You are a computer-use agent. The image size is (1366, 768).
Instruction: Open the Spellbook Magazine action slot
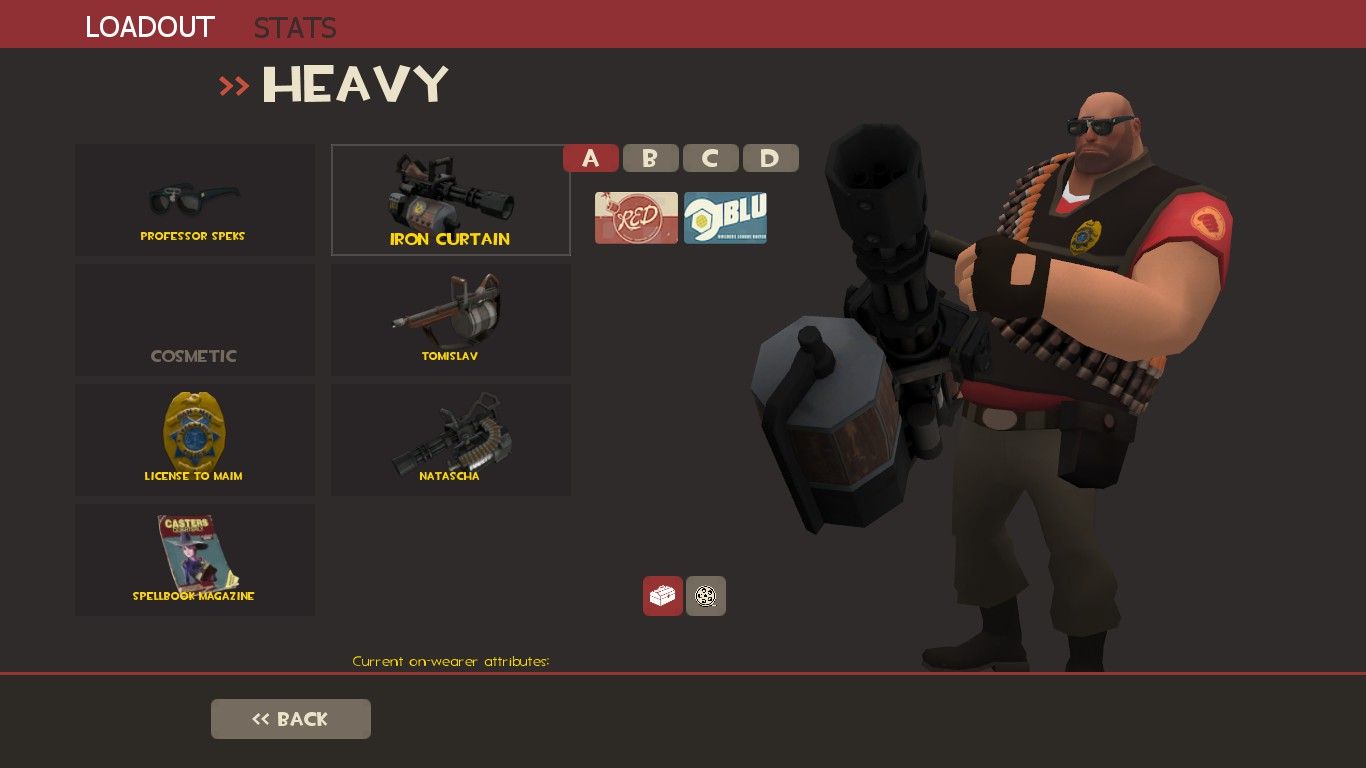194,558
